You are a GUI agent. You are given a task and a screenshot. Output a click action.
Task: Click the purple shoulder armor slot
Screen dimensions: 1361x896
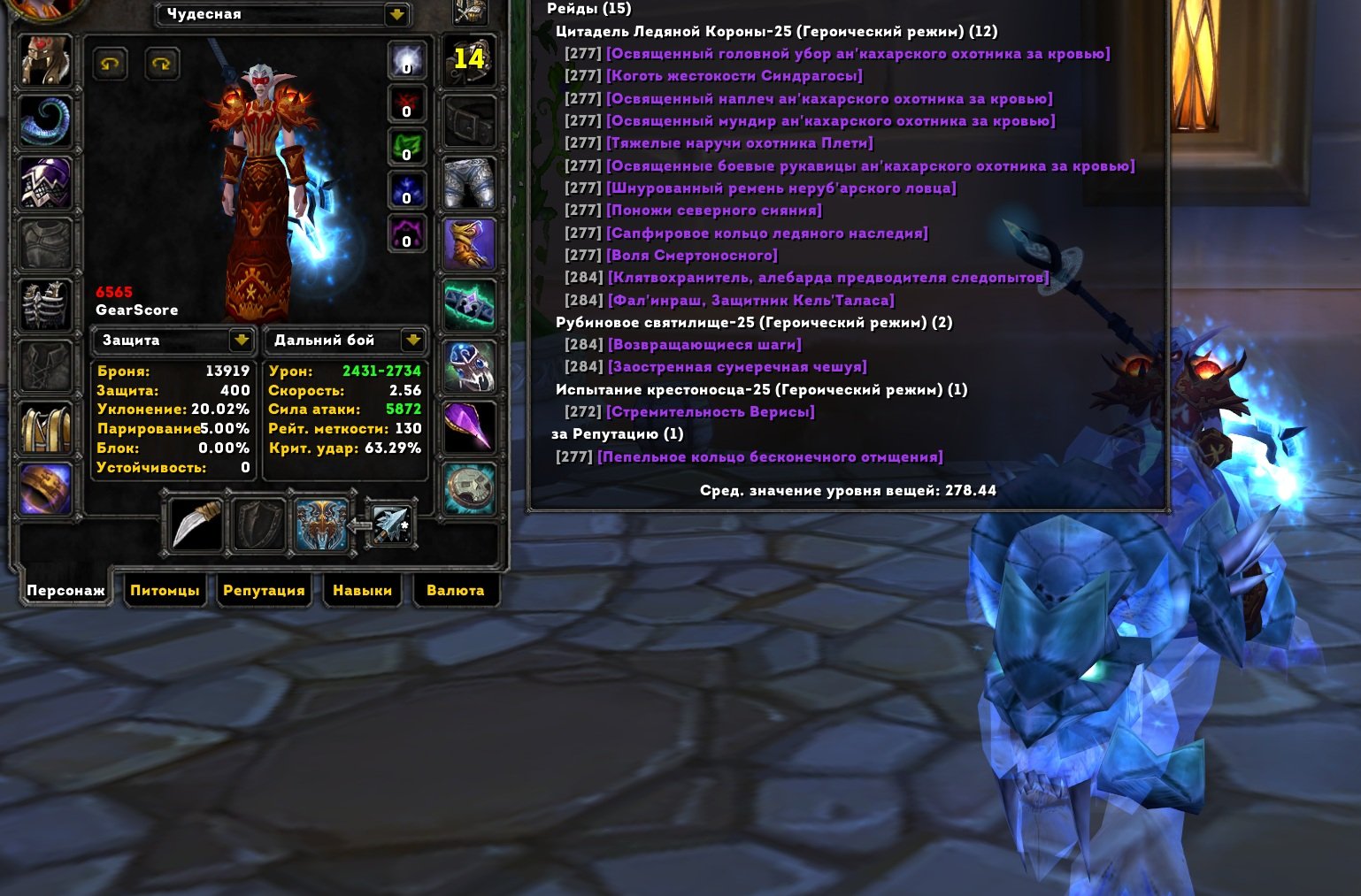(45, 183)
